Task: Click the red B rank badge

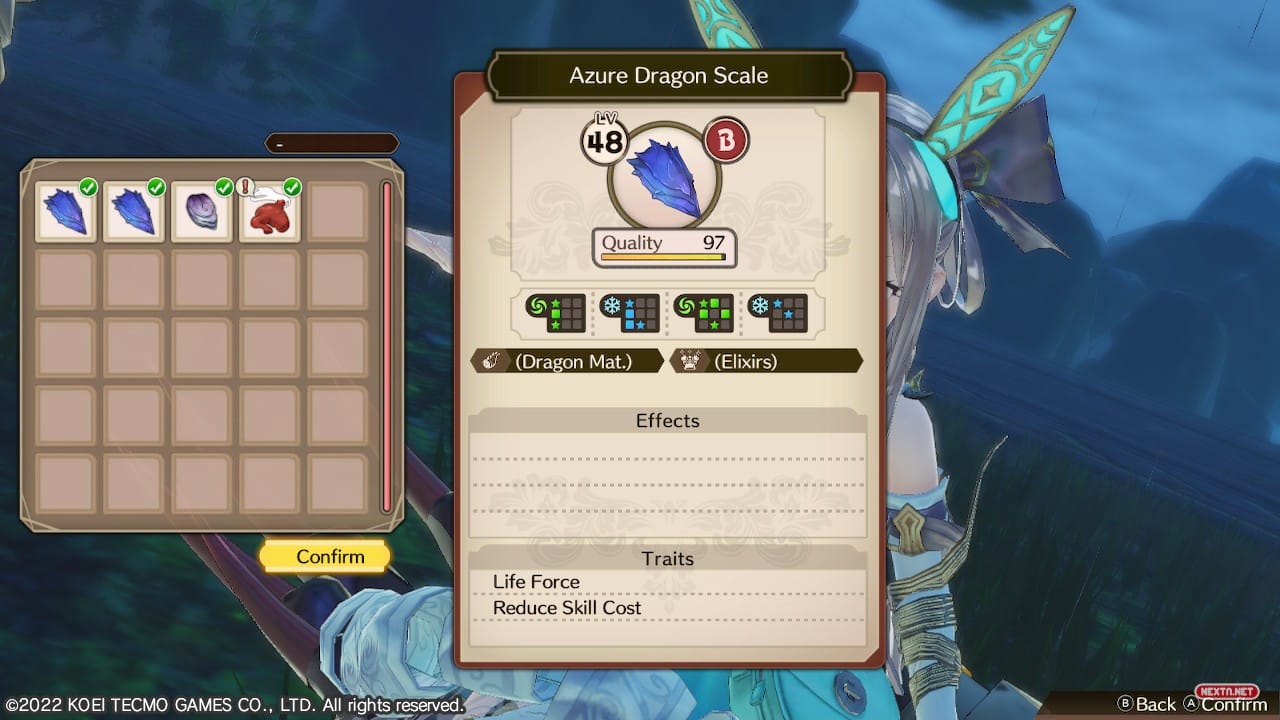Action: point(724,138)
